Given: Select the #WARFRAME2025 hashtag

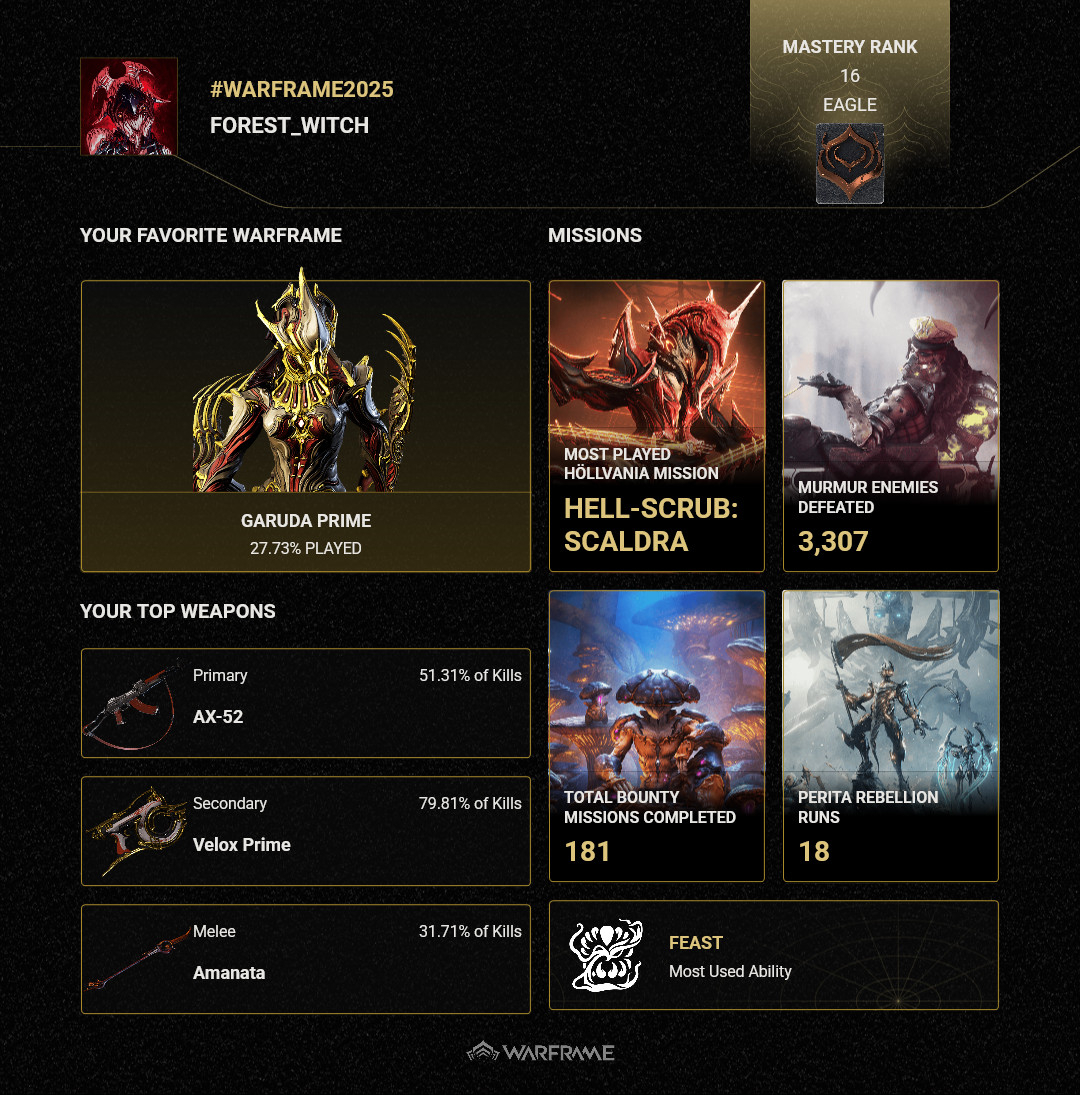Looking at the screenshot, I should pyautogui.click(x=302, y=90).
